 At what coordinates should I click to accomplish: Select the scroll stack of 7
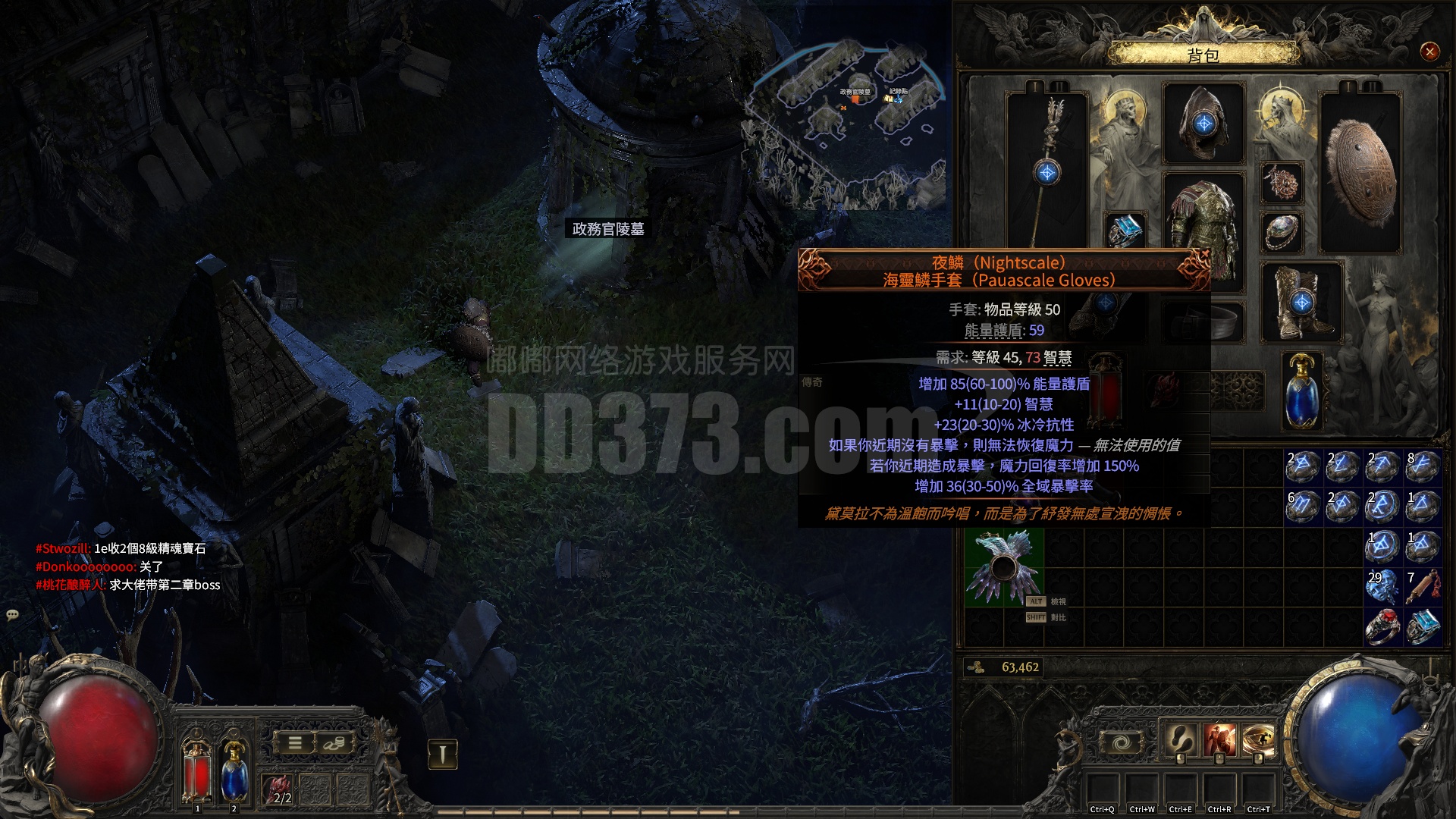click(x=1422, y=587)
